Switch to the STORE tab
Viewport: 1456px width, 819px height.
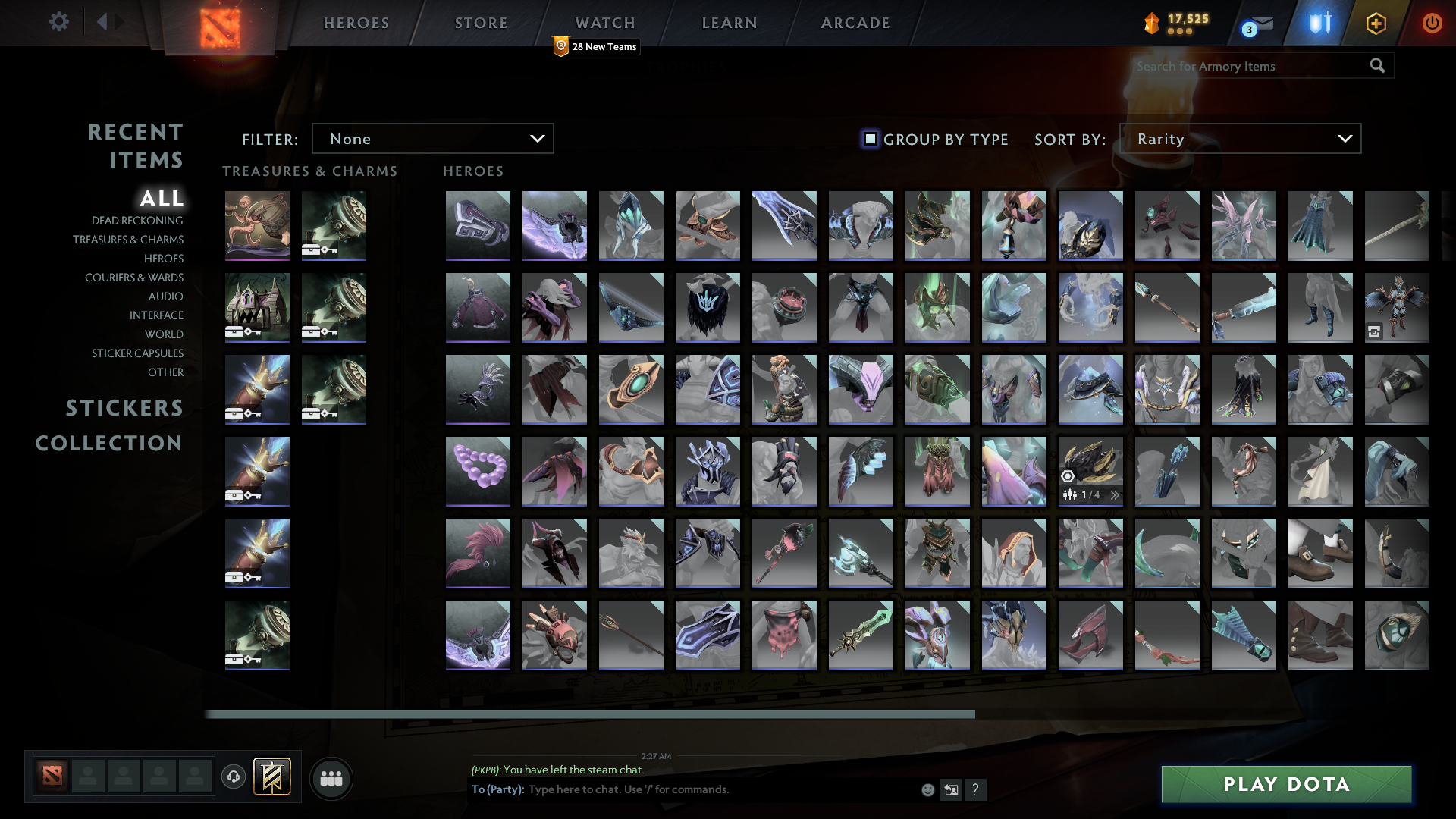coord(481,23)
